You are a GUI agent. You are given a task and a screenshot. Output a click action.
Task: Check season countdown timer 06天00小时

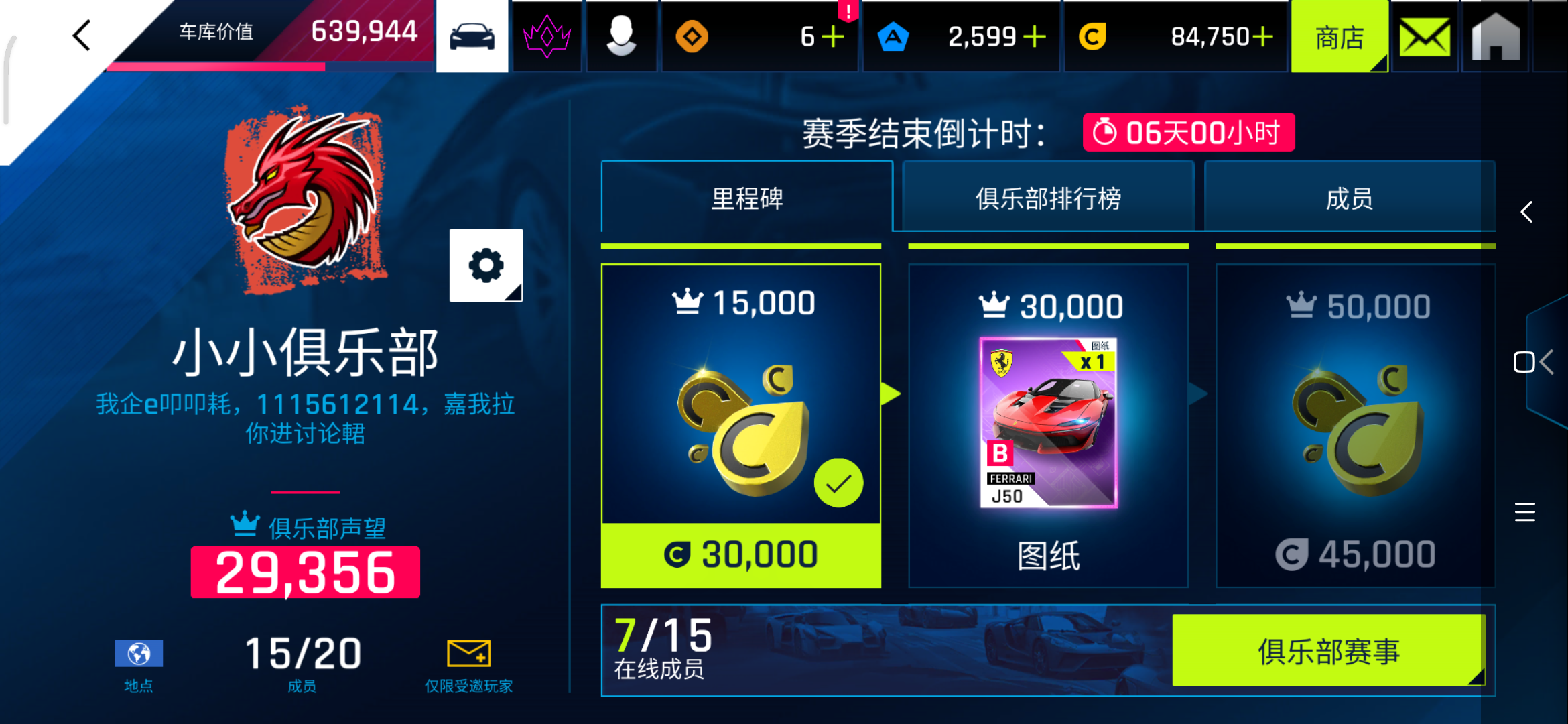click(1188, 132)
